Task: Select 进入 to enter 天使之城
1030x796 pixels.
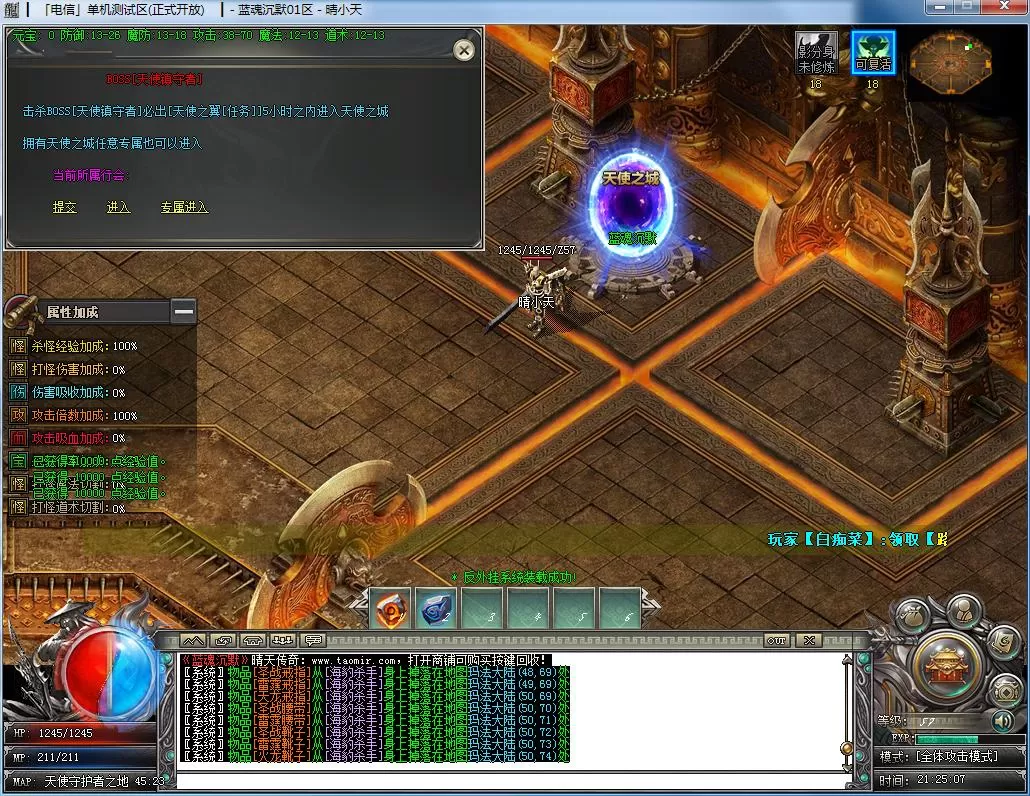Action: [x=118, y=207]
